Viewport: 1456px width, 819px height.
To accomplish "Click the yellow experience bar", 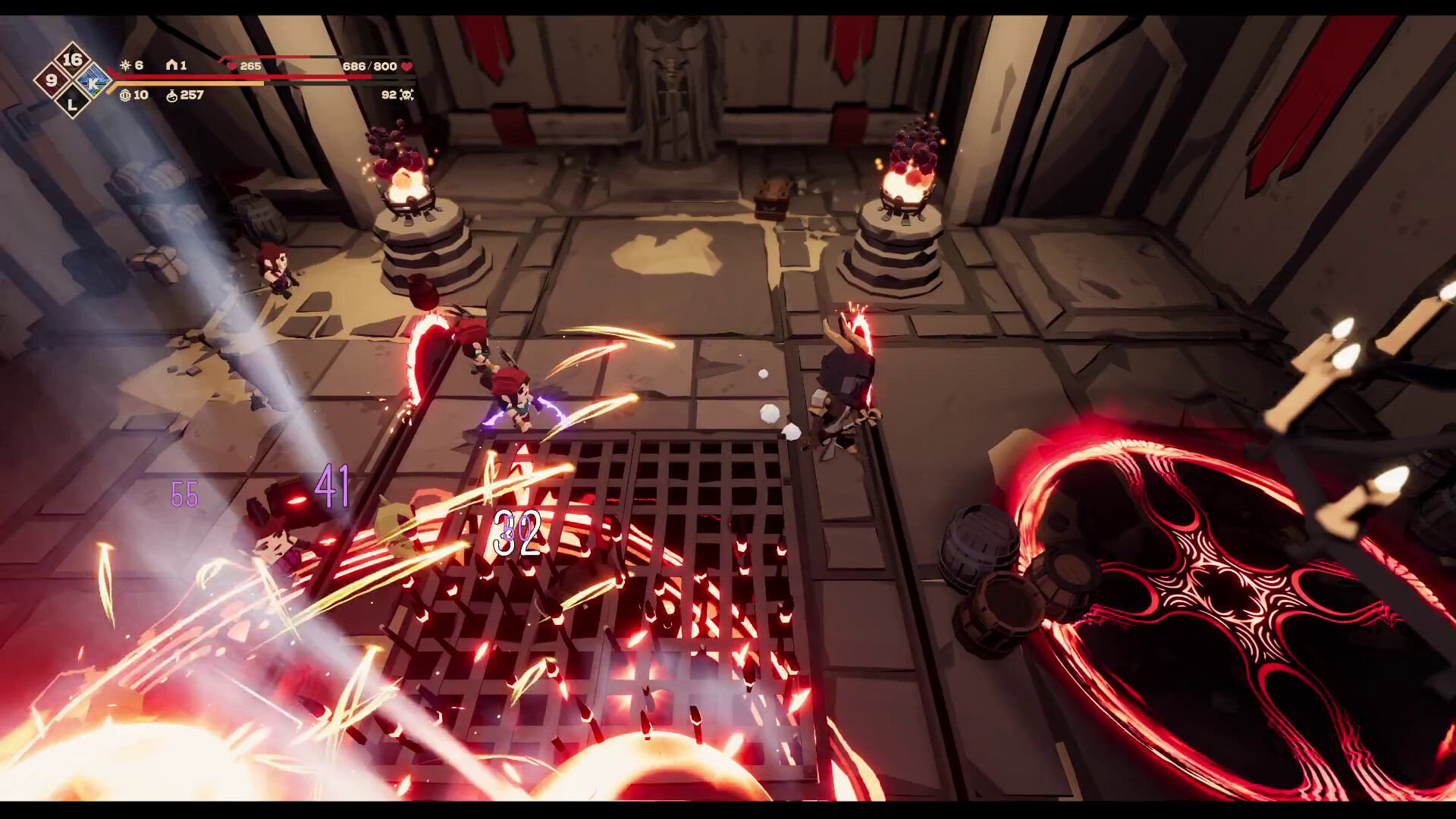I will [190, 84].
